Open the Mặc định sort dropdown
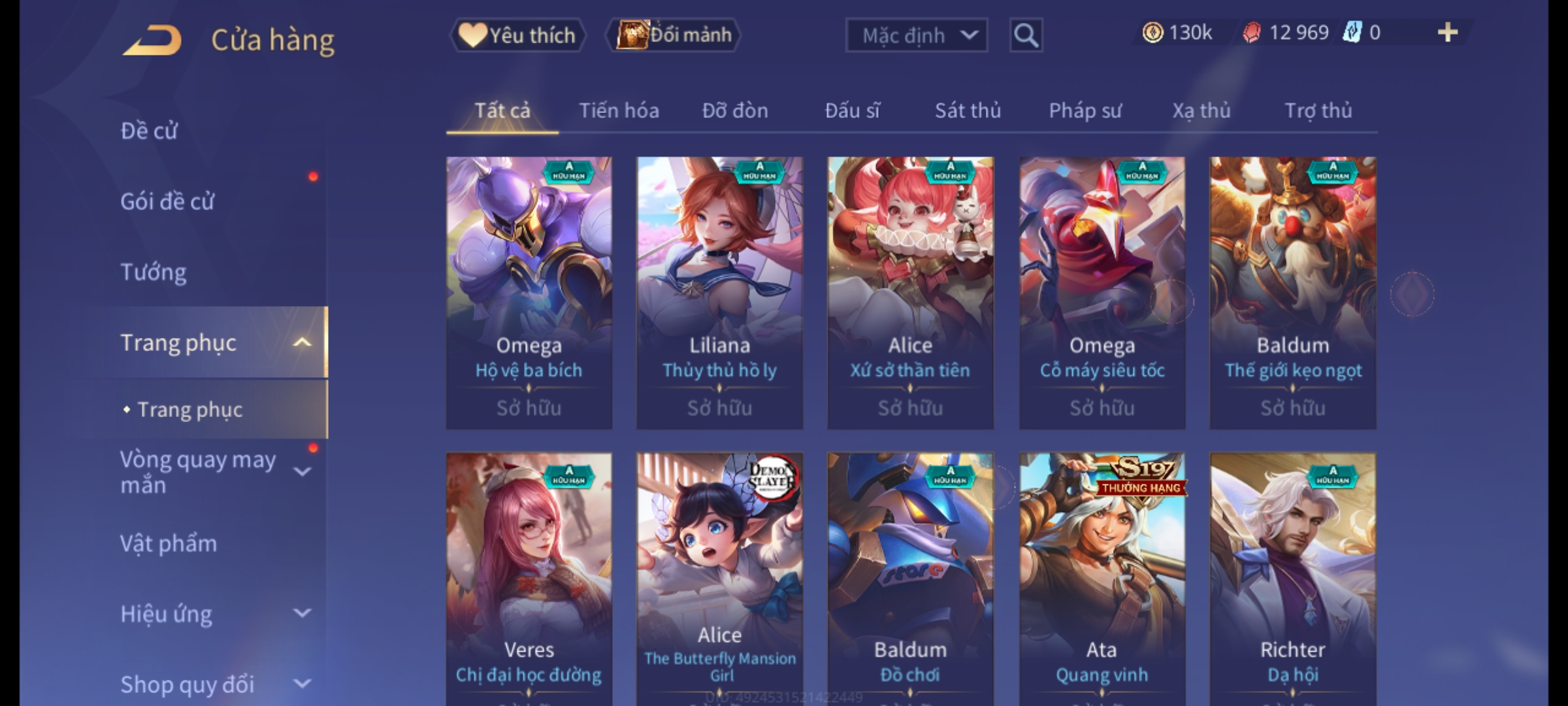 point(916,35)
